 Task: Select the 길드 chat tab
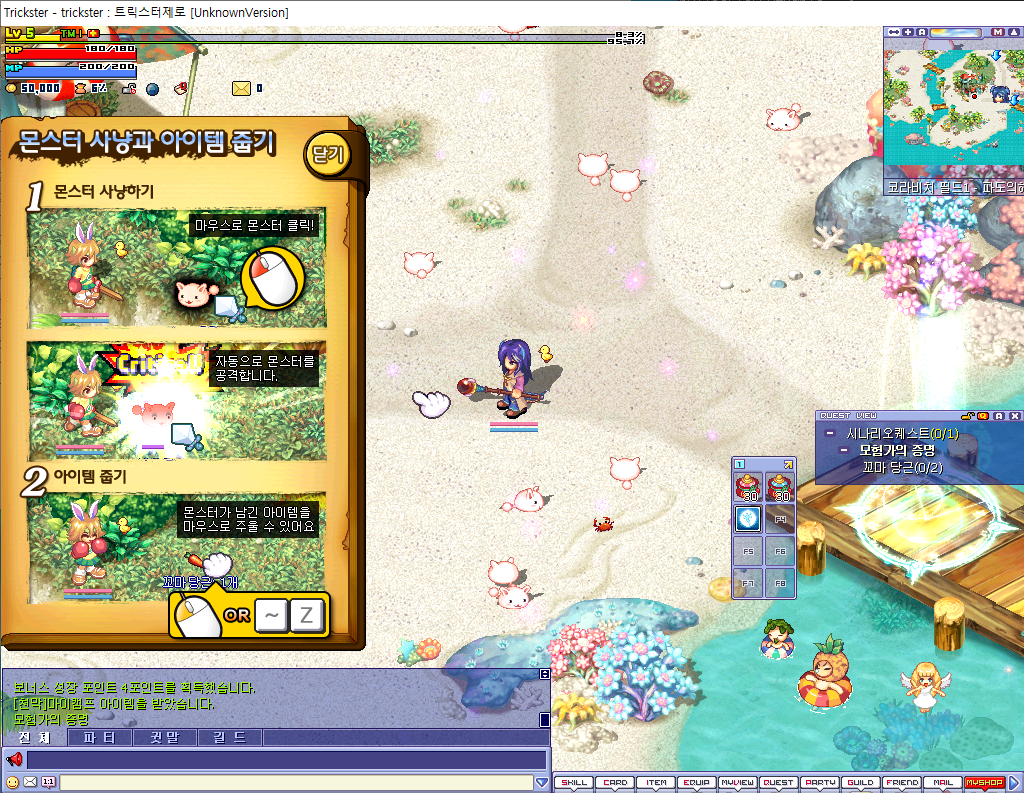230,738
